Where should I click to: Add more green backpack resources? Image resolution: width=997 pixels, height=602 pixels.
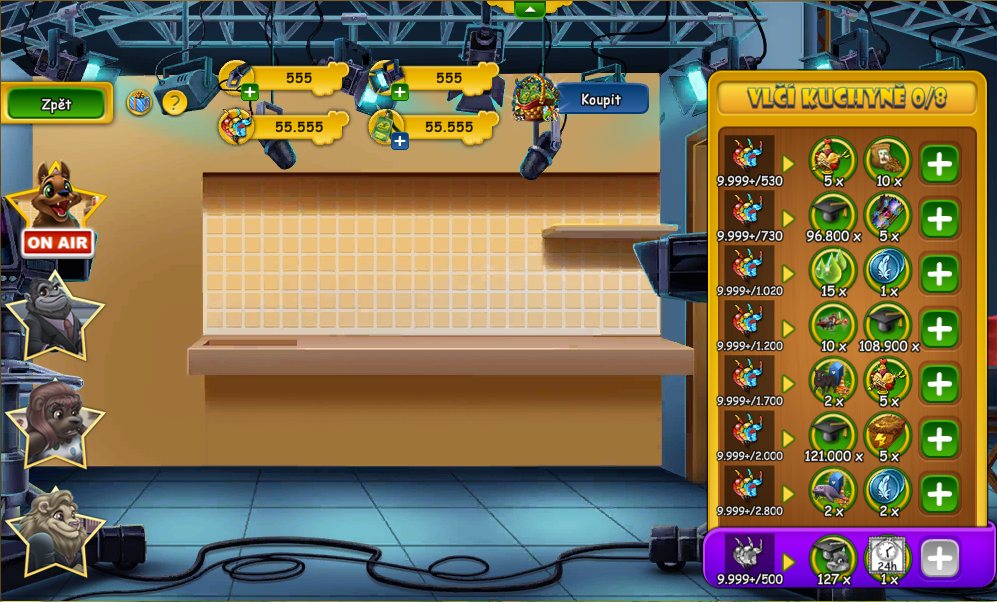pyautogui.click(x=400, y=141)
